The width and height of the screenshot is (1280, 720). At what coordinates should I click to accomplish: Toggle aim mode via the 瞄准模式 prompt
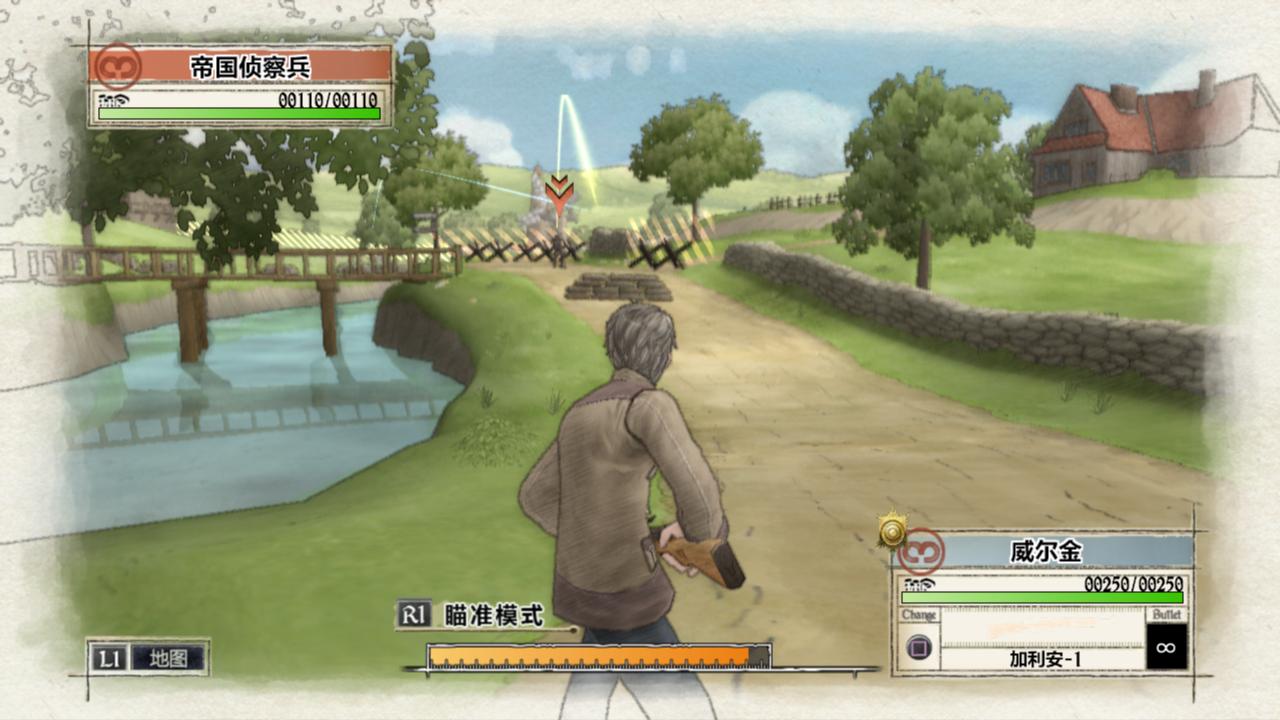coord(494,618)
